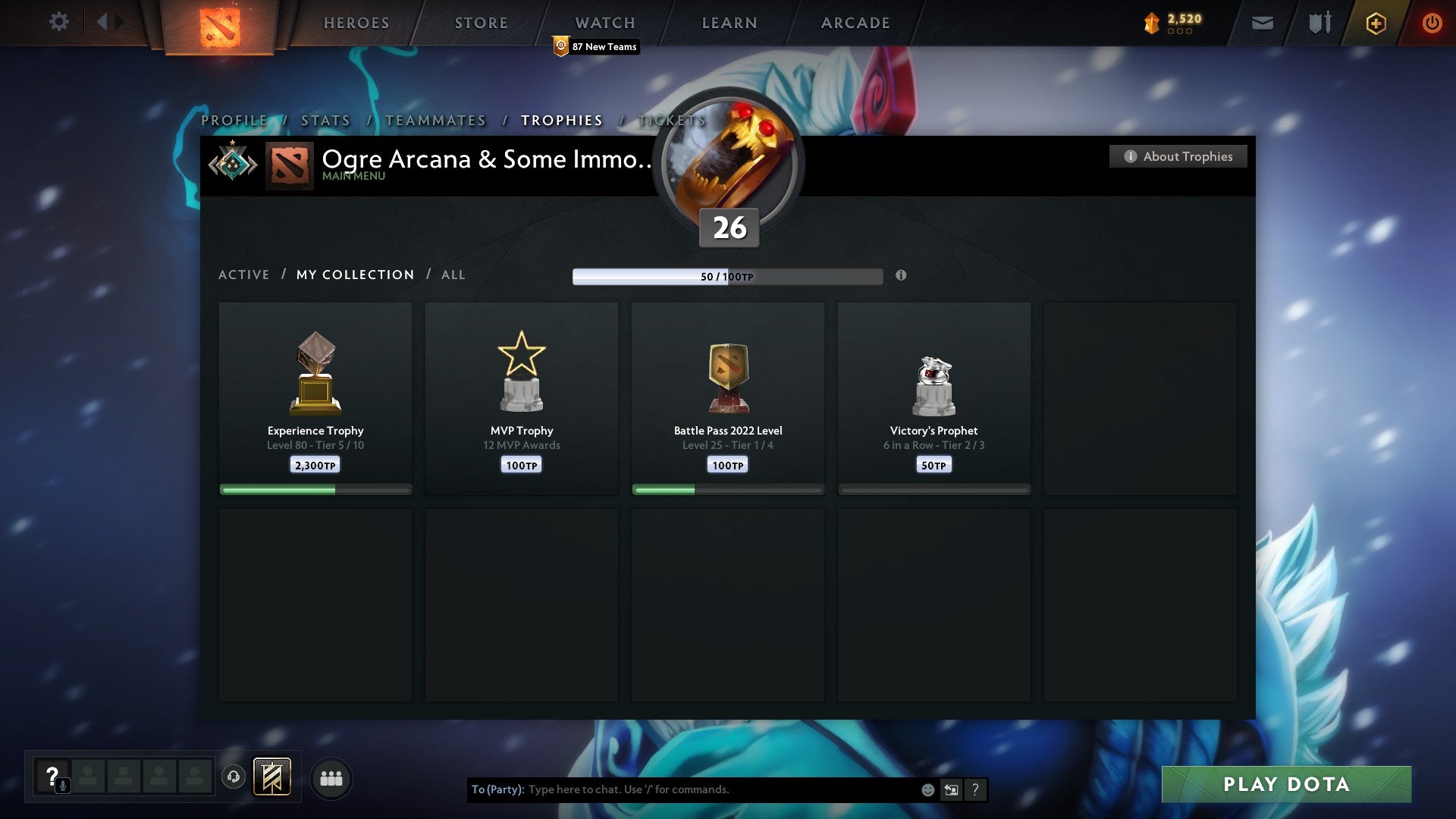
Task: Toggle voice chat headset icon
Action: click(x=234, y=776)
